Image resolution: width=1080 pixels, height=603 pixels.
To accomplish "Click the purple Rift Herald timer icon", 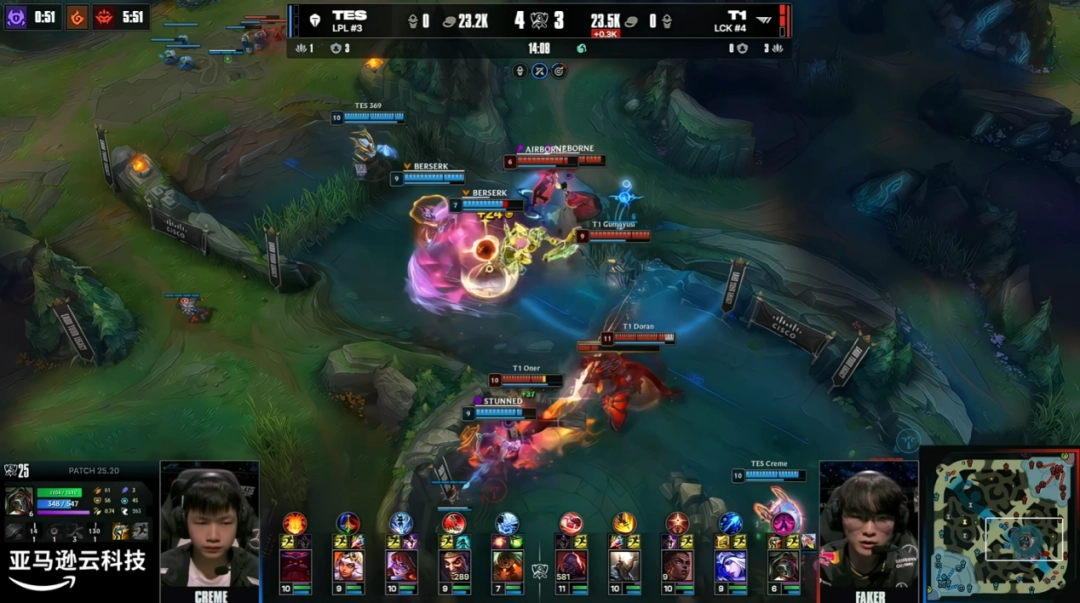I will coord(16,17).
